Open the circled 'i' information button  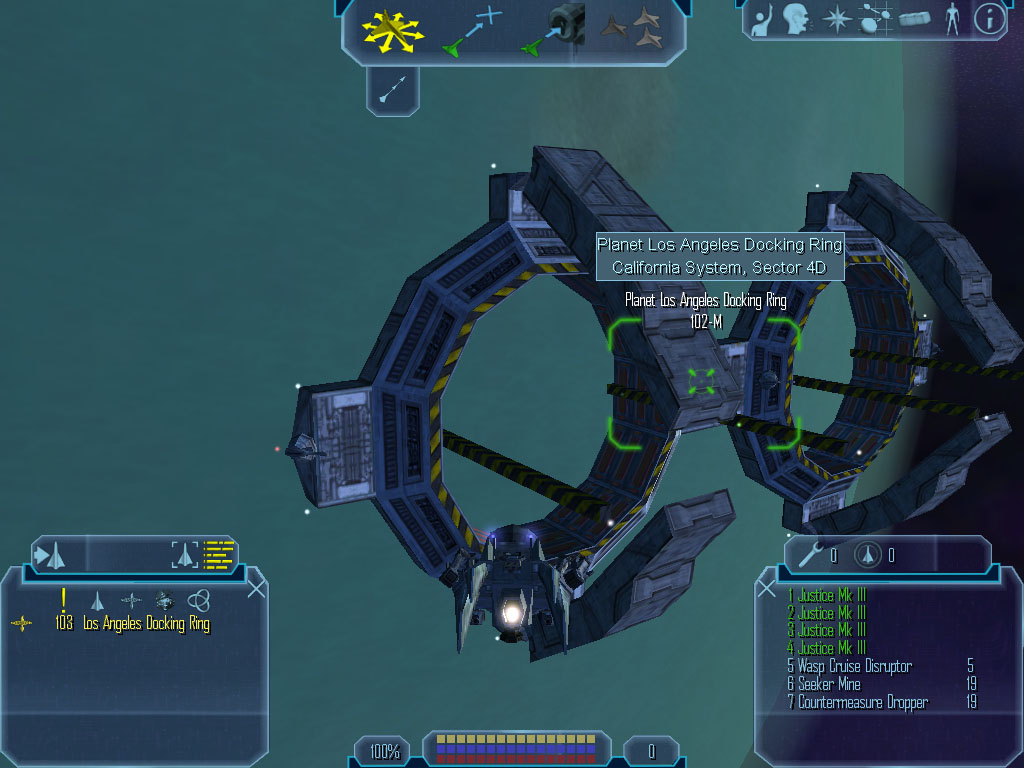(x=989, y=19)
